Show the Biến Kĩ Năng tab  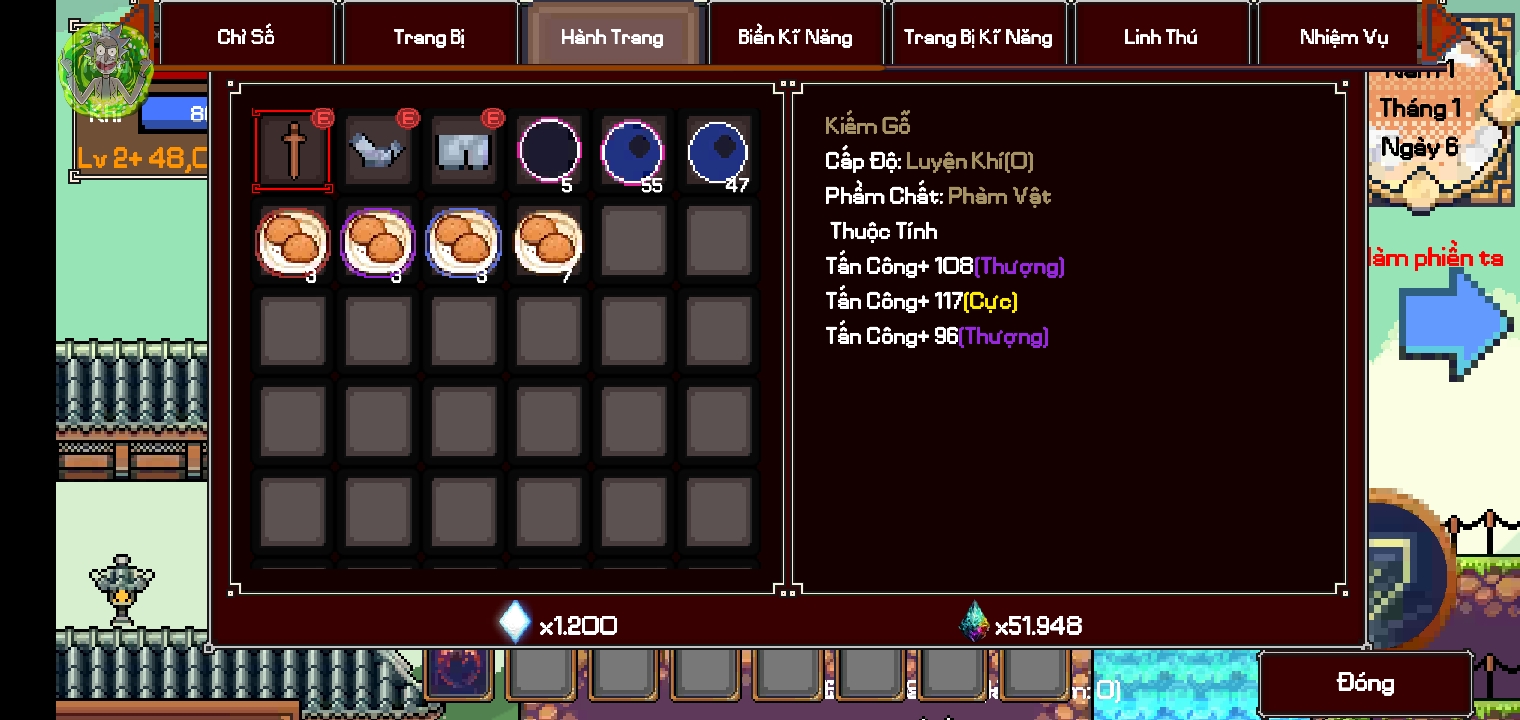(x=795, y=37)
